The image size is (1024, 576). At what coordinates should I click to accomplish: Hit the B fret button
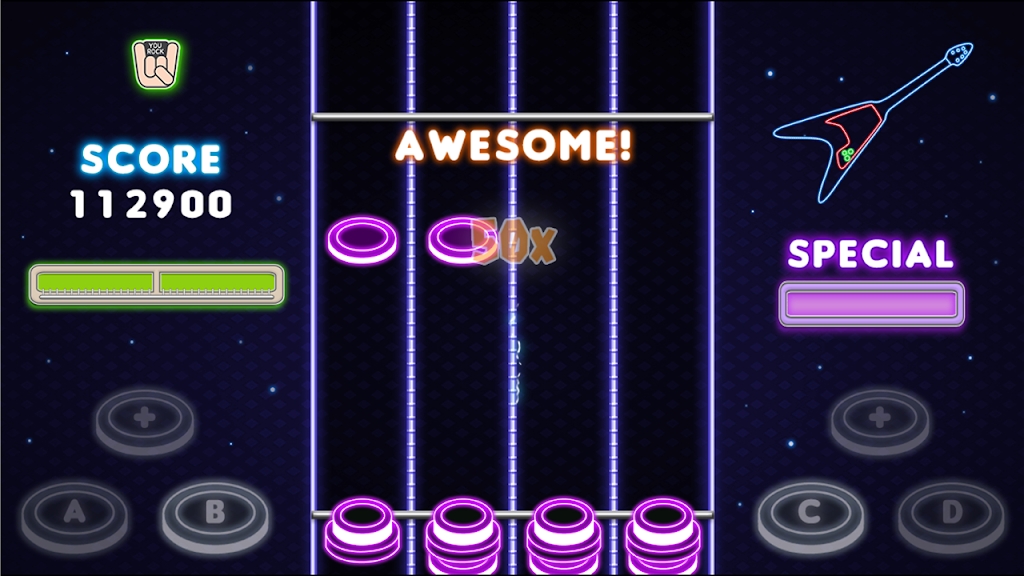(x=215, y=513)
